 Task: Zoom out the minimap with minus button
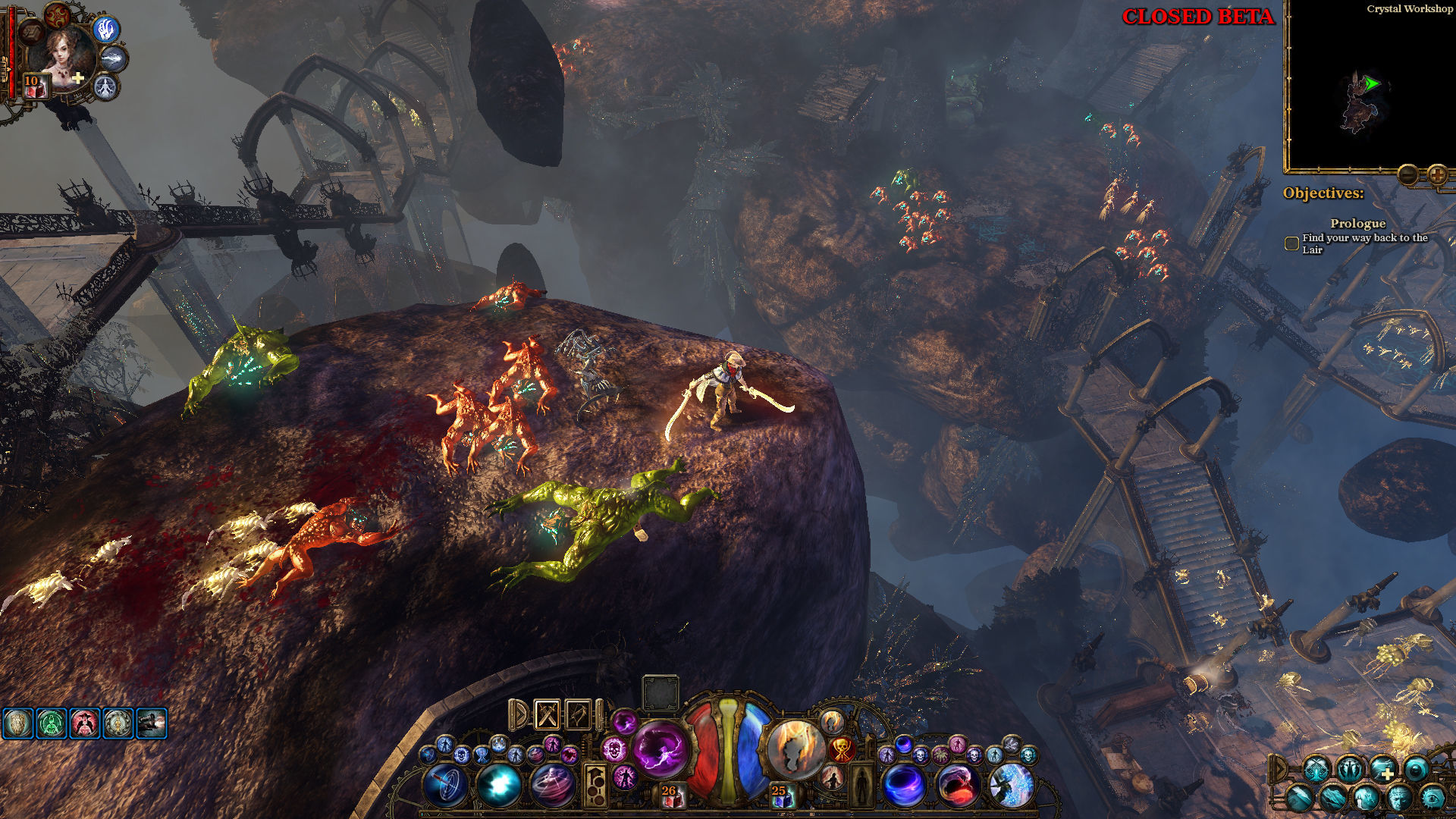click(1408, 175)
